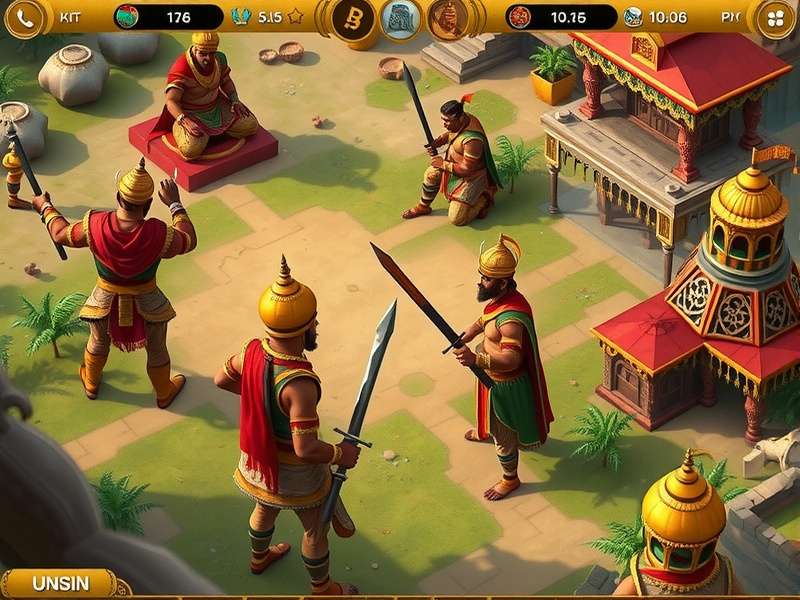Click the UNSIN button
This screenshot has height=600, width=800.
tap(60, 584)
